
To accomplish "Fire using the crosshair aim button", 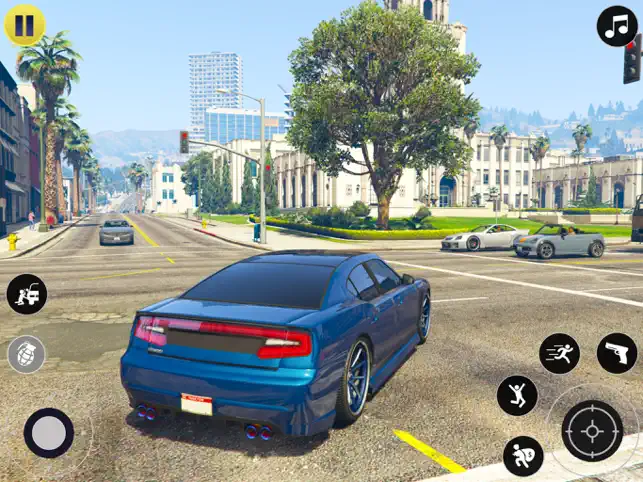I will point(592,431).
